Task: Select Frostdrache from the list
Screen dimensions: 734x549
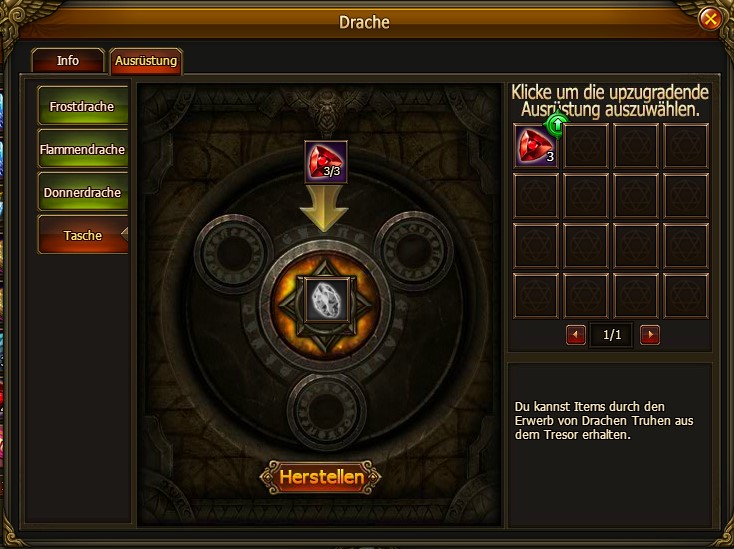Action: [84, 106]
